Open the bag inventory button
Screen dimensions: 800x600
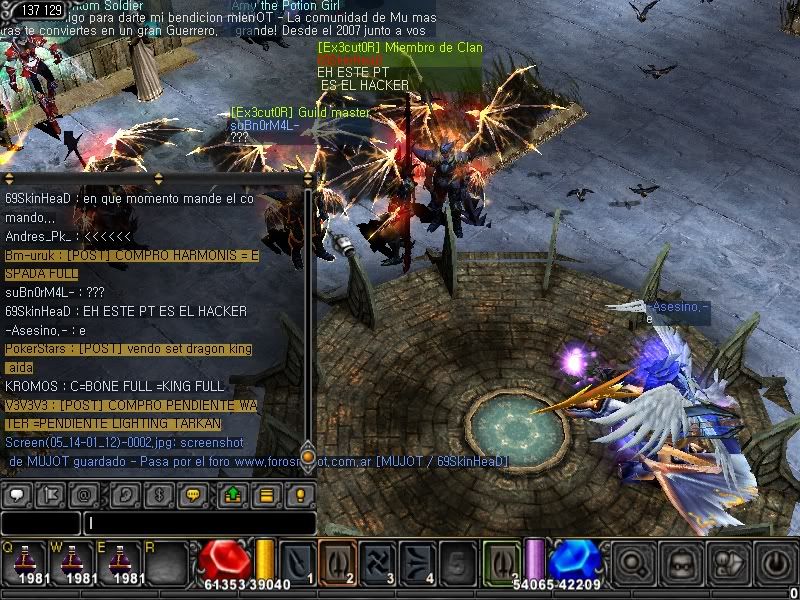[x=679, y=563]
